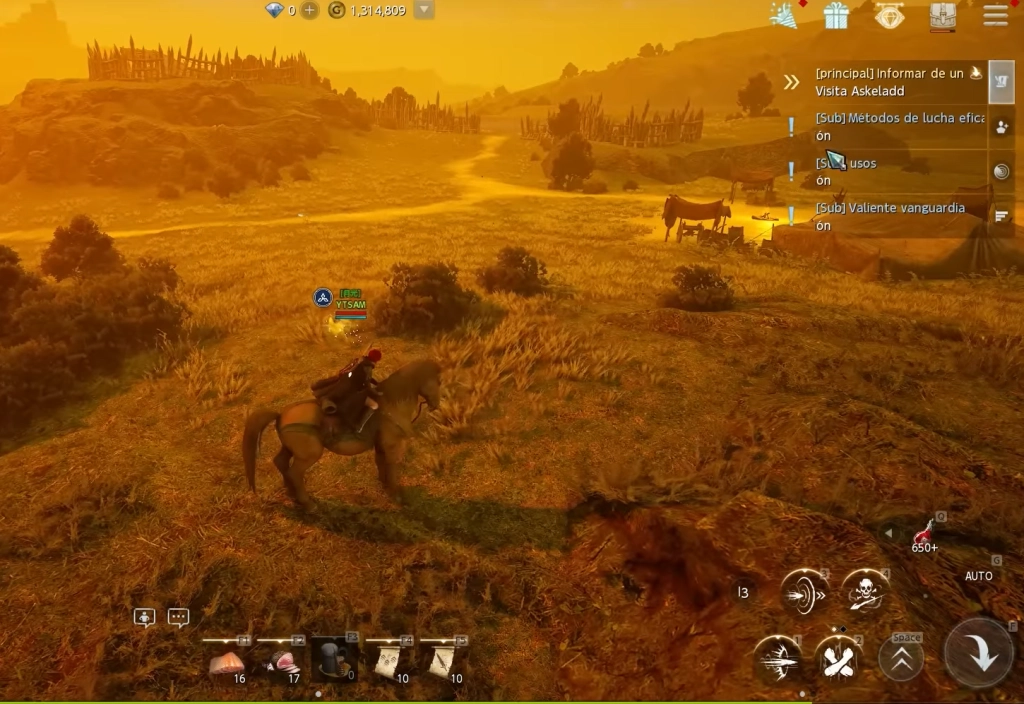Select the sub quest Valiente vanguardia

pos(890,215)
